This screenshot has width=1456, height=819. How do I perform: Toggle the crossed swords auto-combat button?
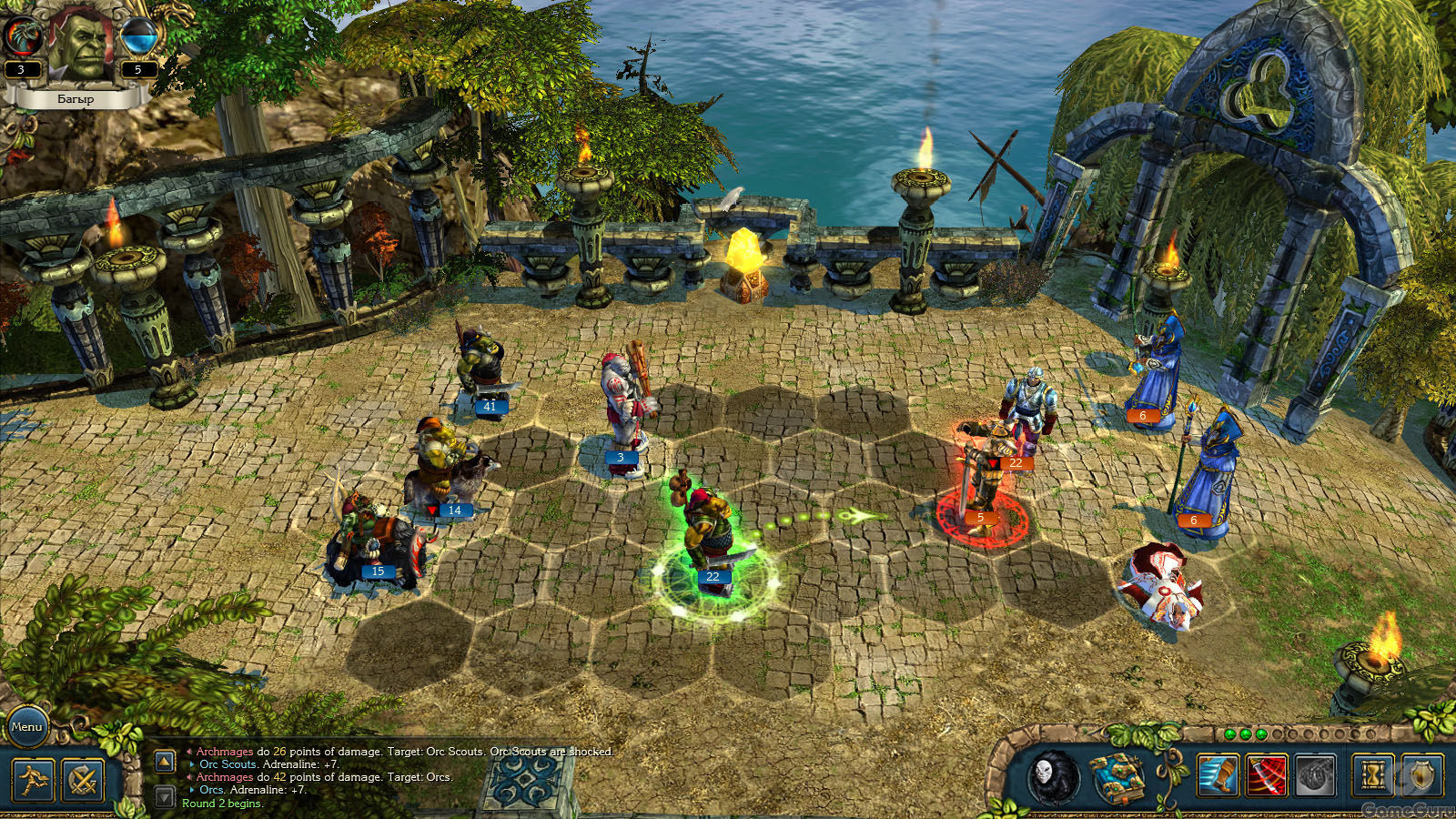click(83, 780)
